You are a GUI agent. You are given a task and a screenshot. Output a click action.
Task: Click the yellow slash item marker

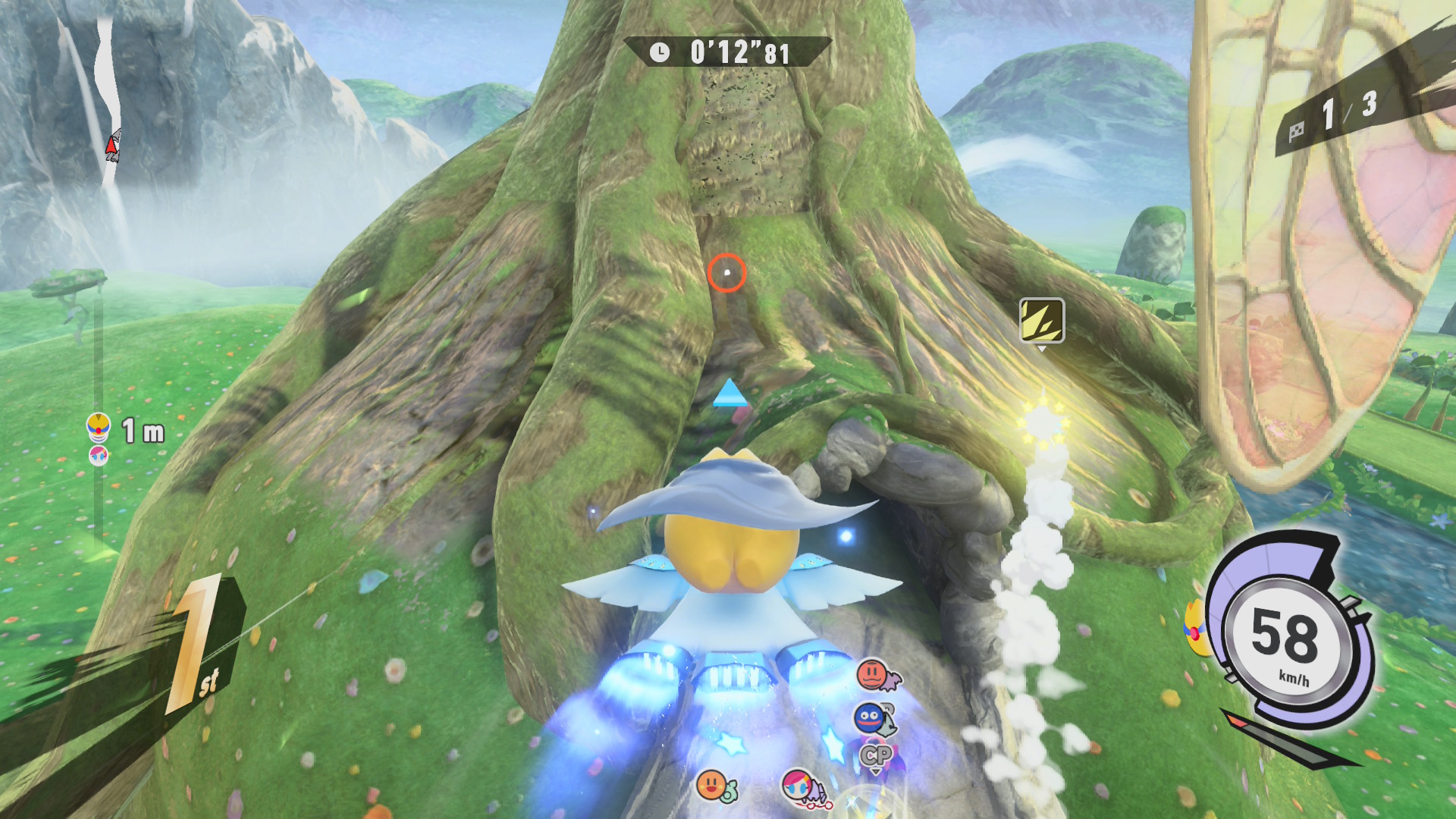click(1042, 320)
